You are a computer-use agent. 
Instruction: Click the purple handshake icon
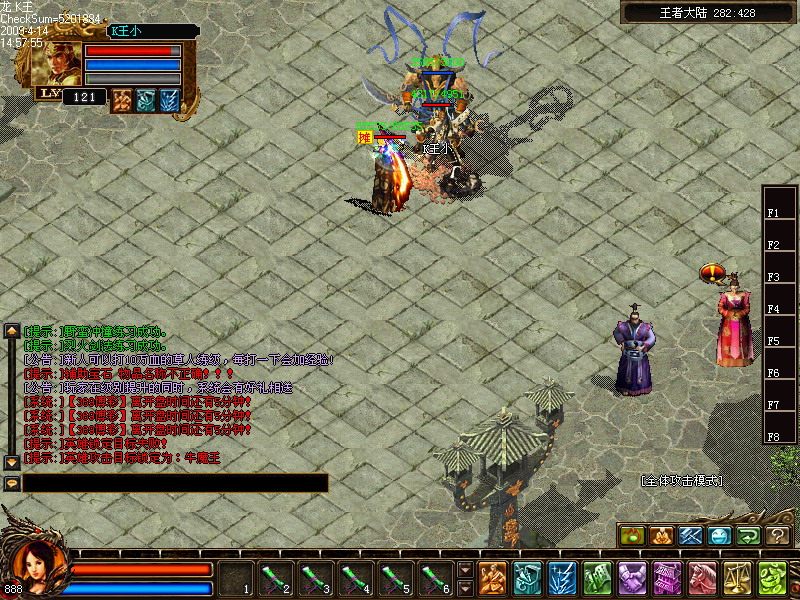click(632, 578)
